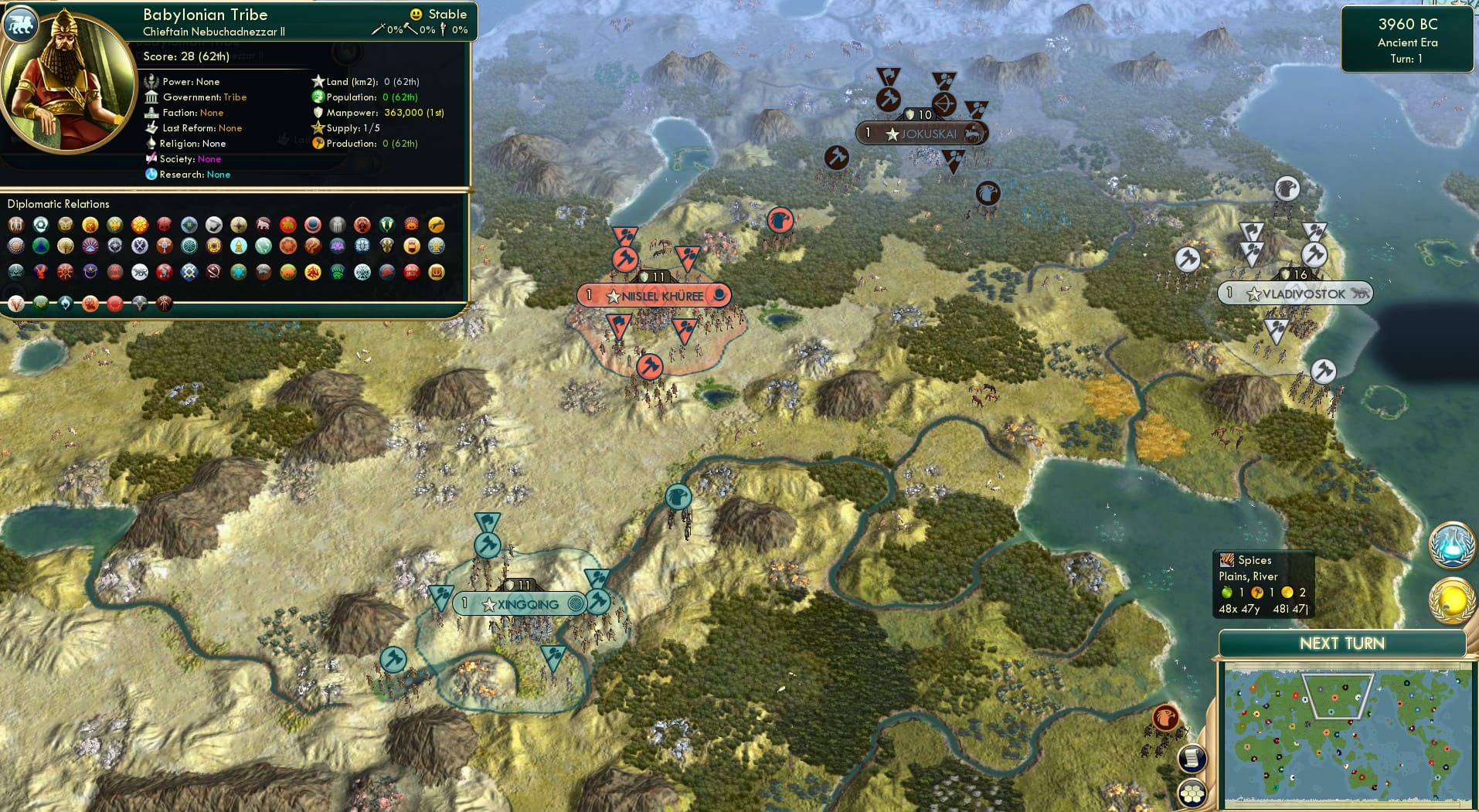Toggle the Stable stability smiley indicator
Viewport: 1479px width, 812px height.
pos(416,14)
